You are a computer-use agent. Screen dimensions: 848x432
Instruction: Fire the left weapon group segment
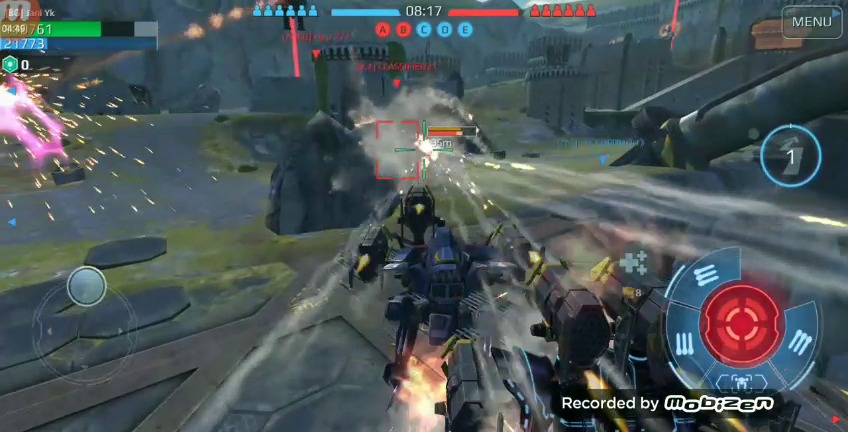click(685, 343)
